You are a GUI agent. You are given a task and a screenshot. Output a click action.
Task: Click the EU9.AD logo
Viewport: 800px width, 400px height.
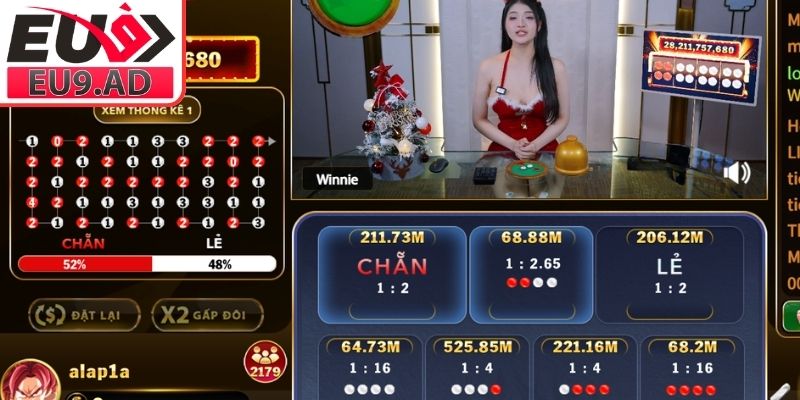90,50
